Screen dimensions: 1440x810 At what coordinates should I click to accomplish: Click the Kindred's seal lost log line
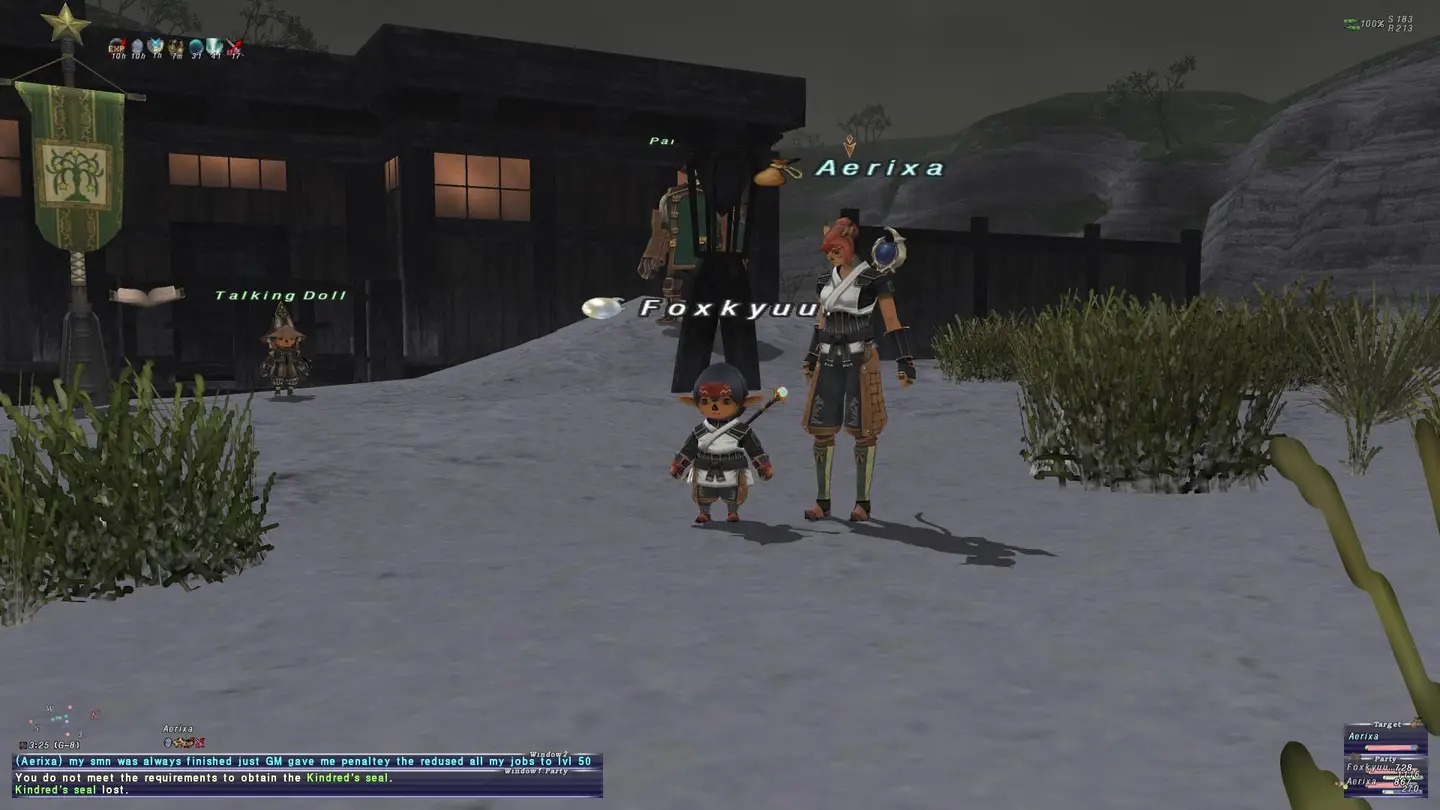(72, 790)
